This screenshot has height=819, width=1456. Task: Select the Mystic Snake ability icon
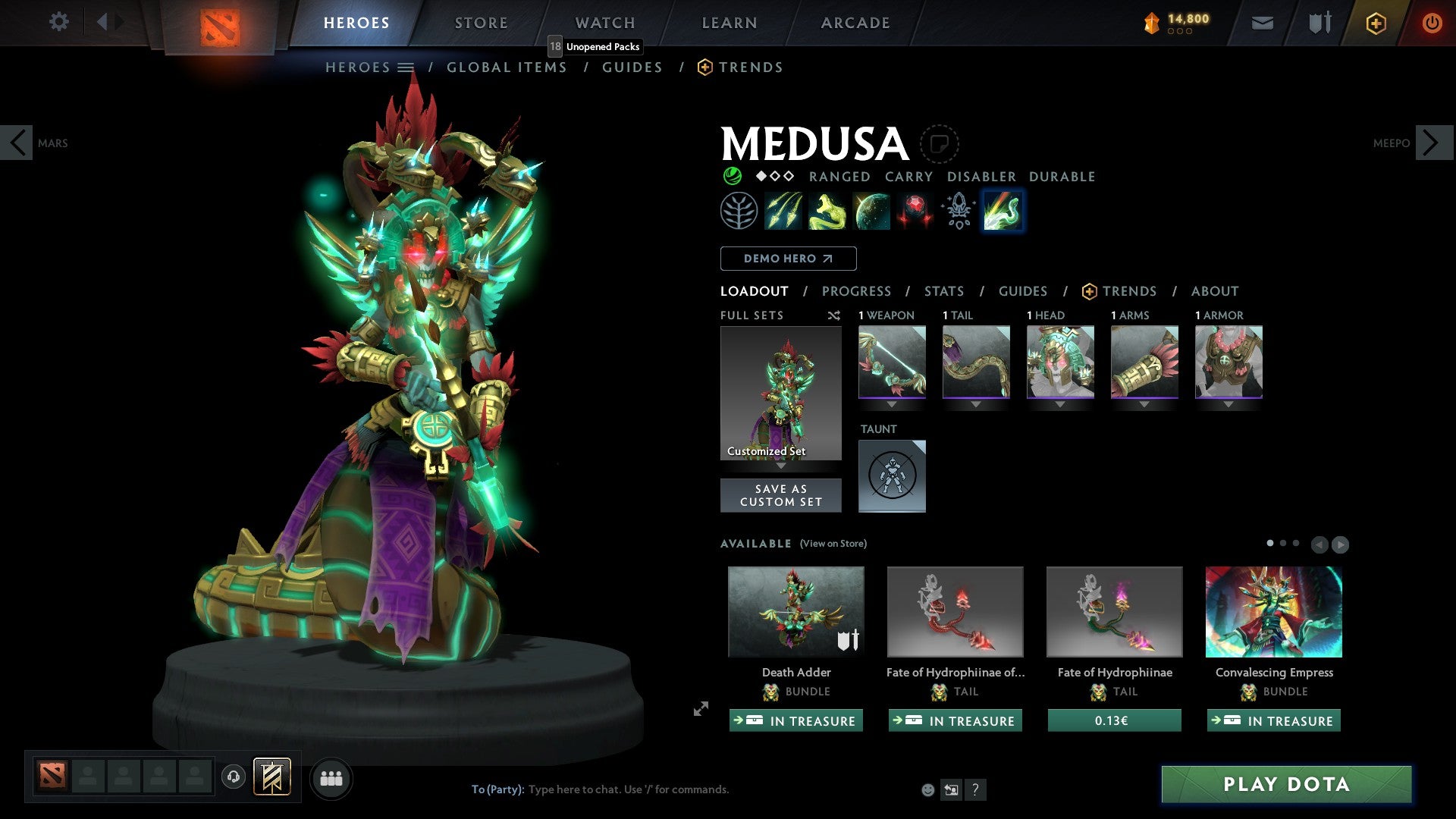pyautogui.click(x=830, y=211)
